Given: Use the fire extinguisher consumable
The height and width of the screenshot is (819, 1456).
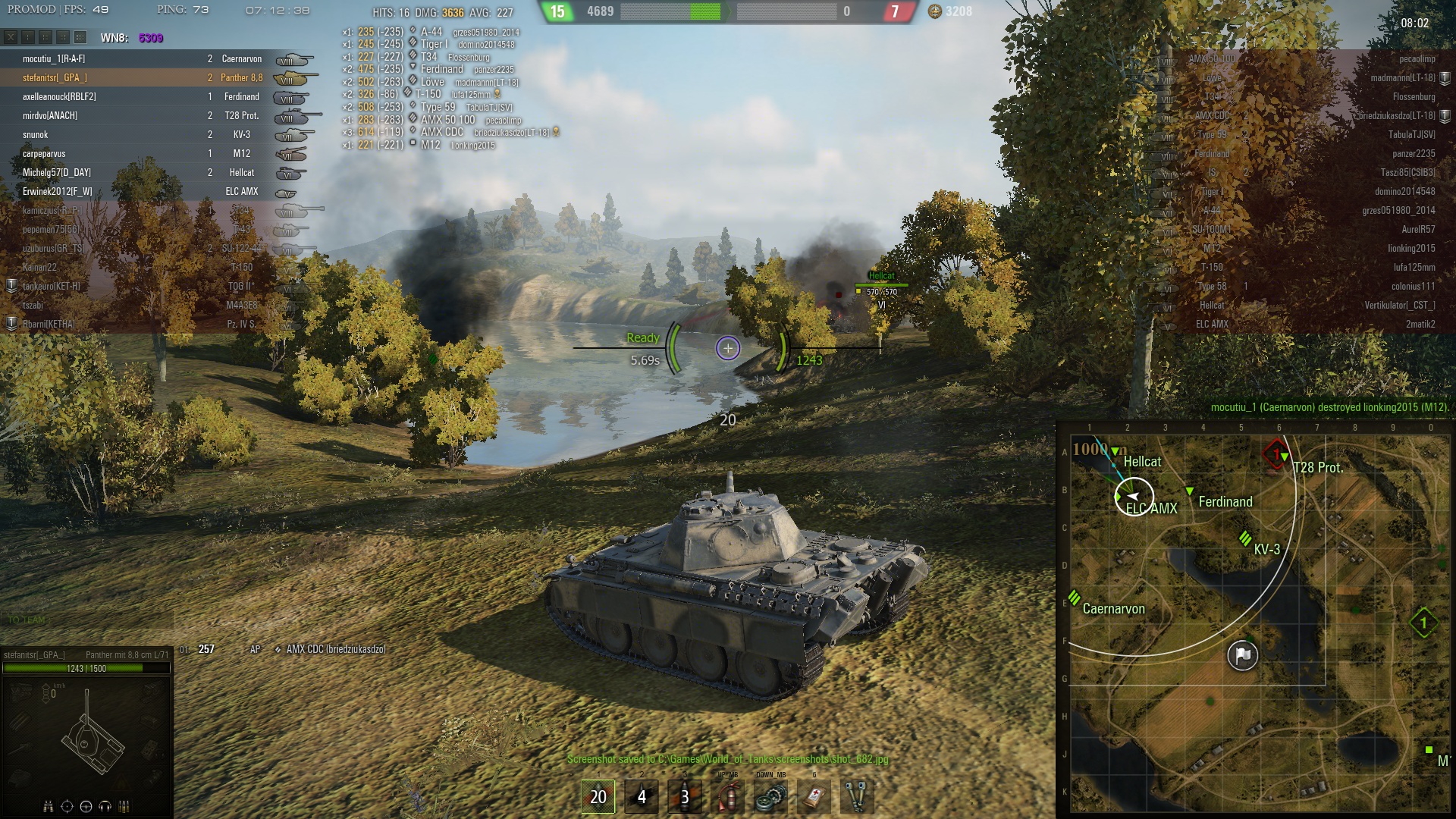Looking at the screenshot, I should click(728, 797).
